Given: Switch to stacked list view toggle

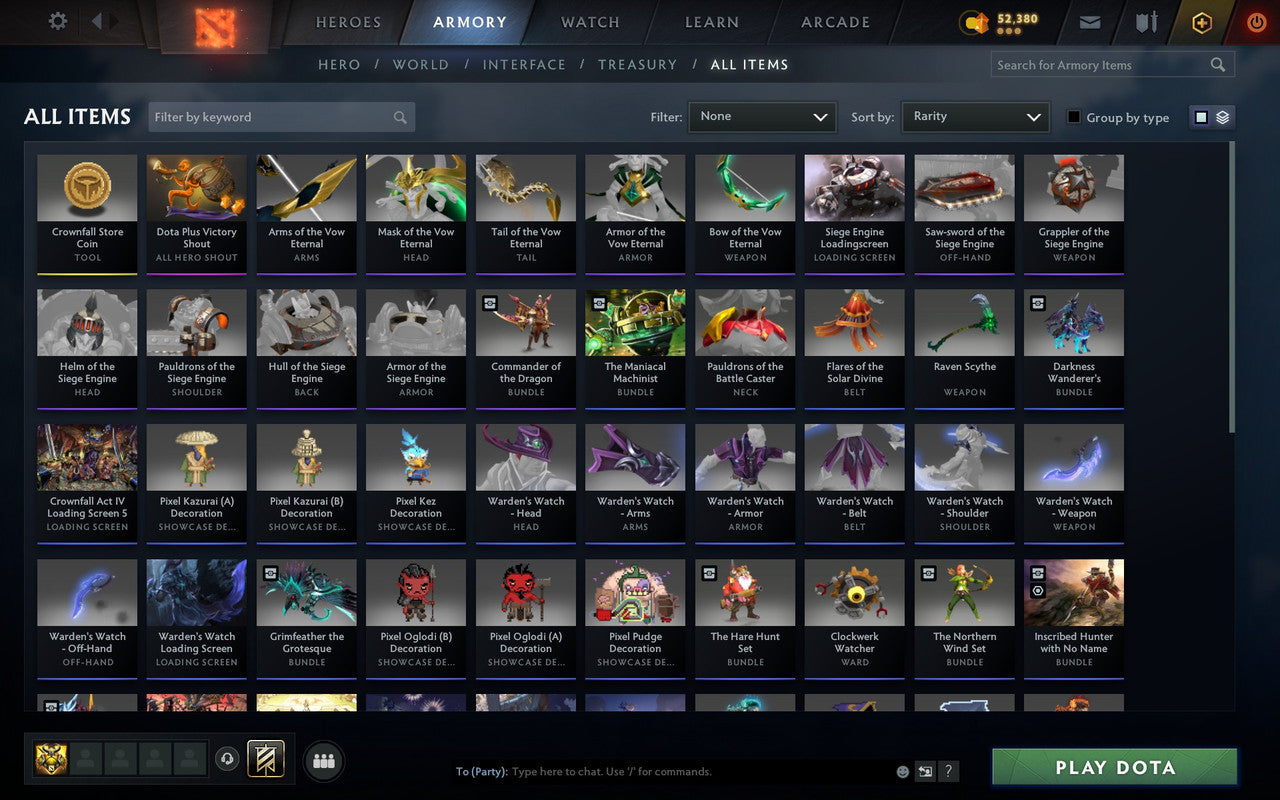Looking at the screenshot, I should [1221, 116].
